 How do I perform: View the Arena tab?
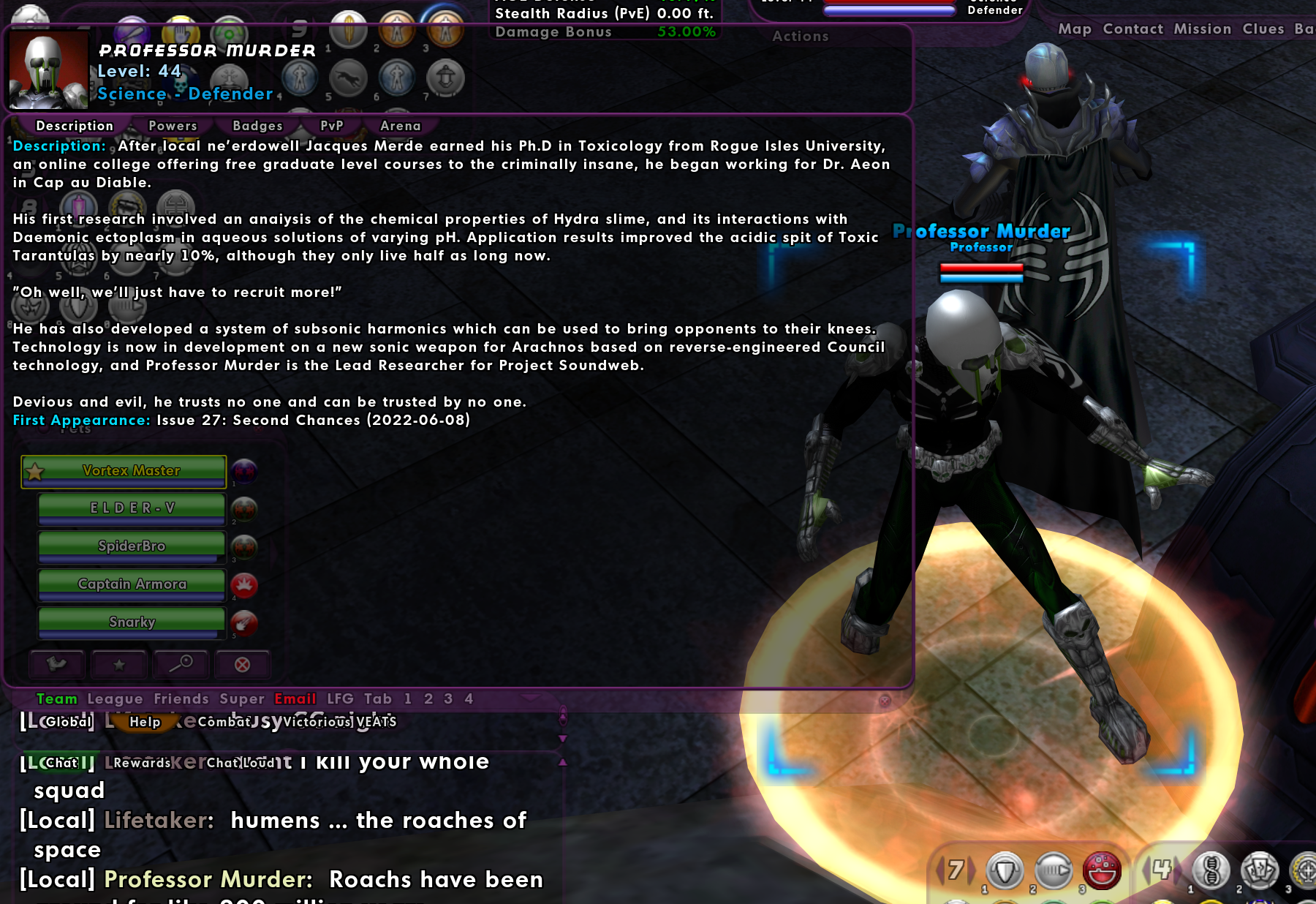(400, 126)
